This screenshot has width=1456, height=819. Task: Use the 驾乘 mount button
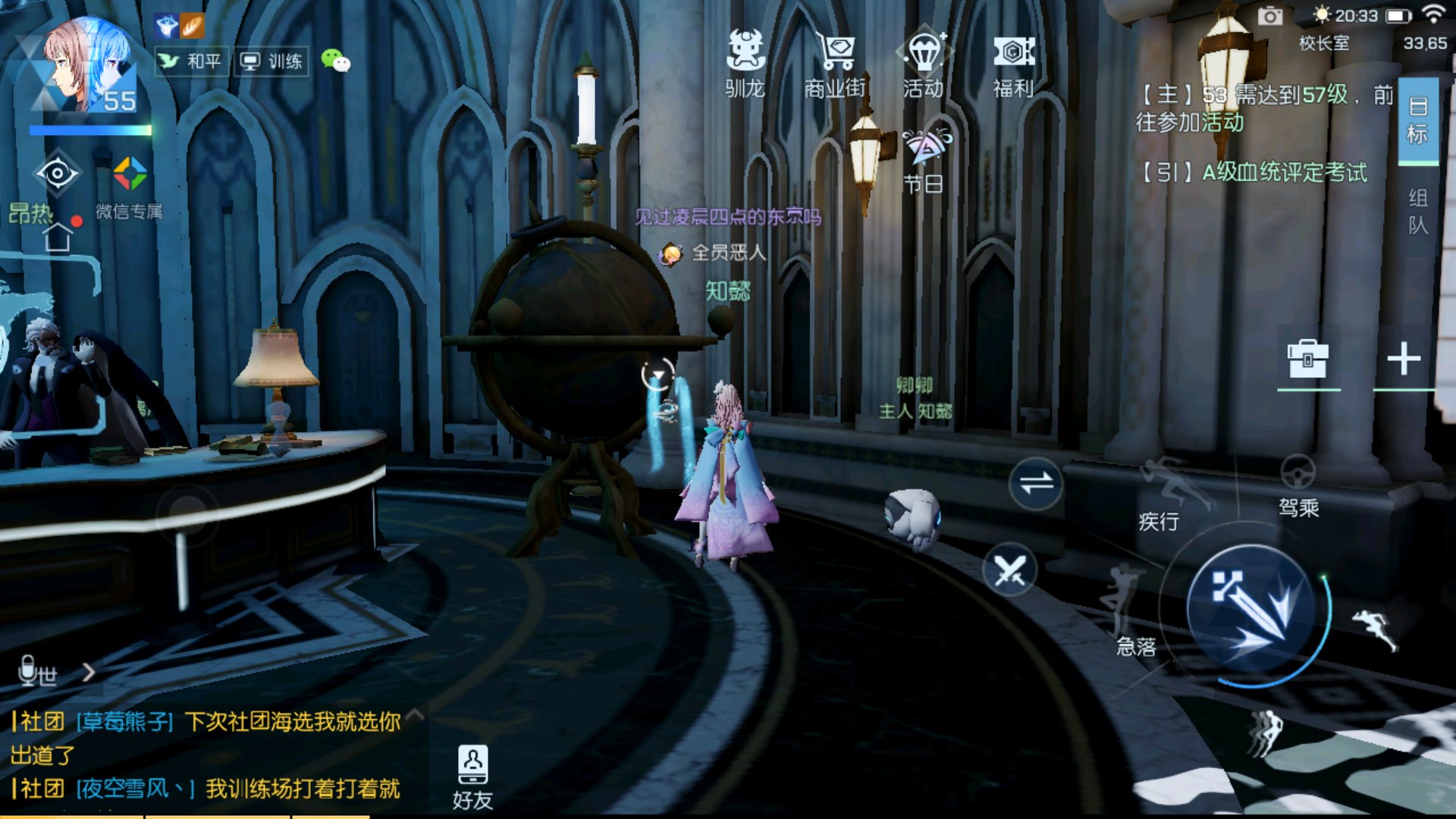[x=1298, y=485]
